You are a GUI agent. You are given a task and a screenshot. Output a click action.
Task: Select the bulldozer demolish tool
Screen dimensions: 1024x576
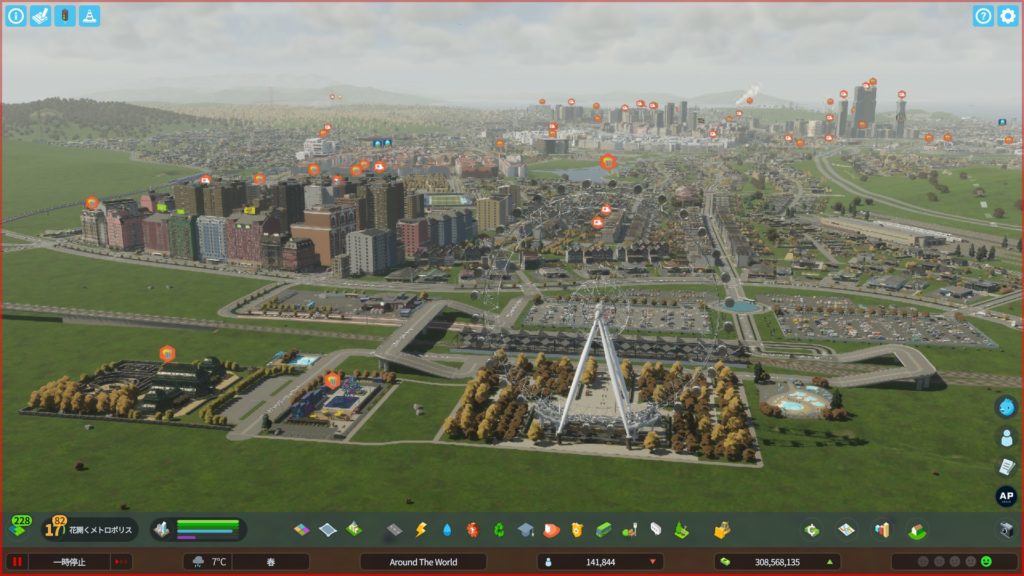(x=721, y=529)
